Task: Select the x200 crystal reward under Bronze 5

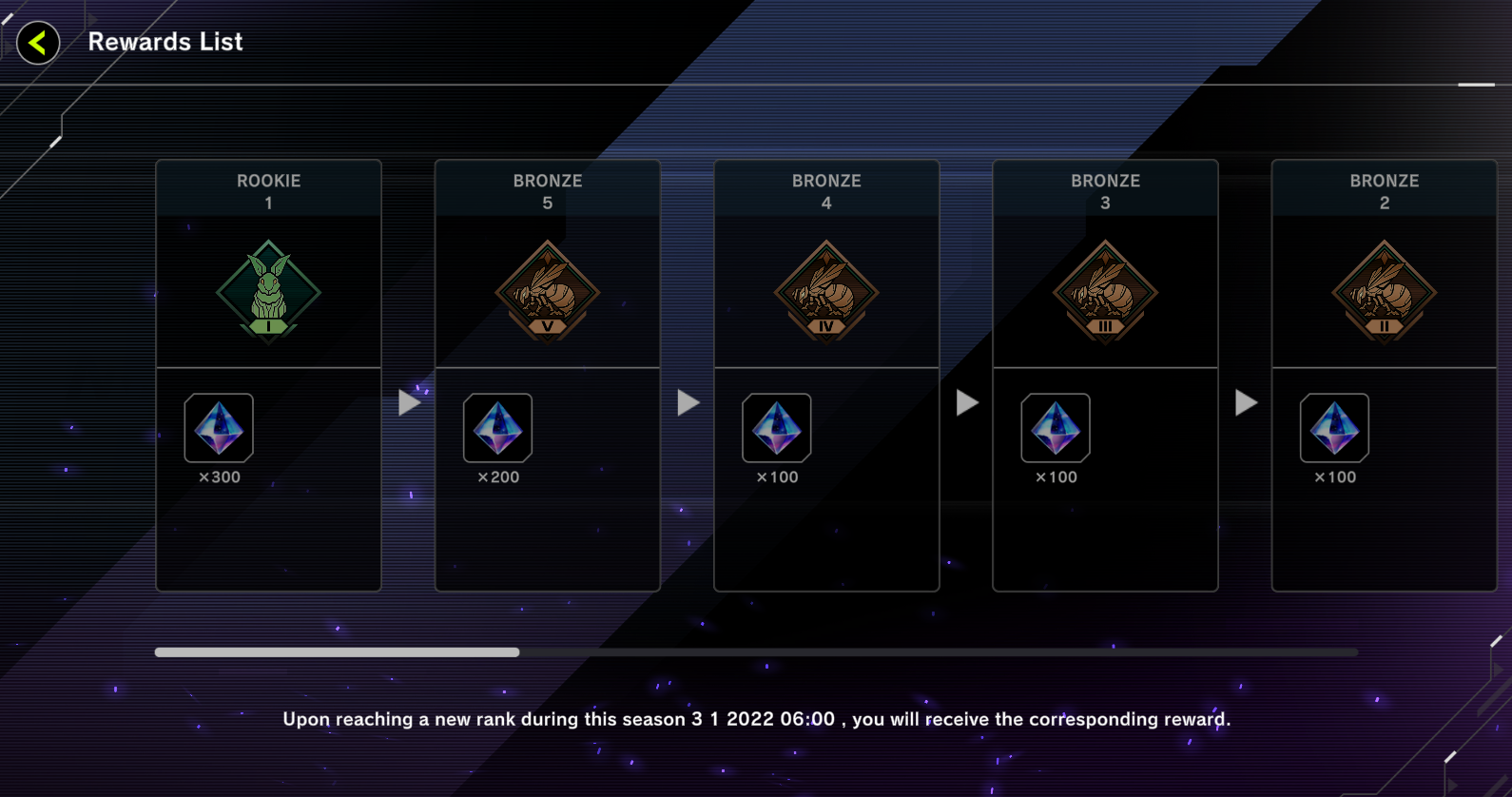Action: tap(497, 428)
